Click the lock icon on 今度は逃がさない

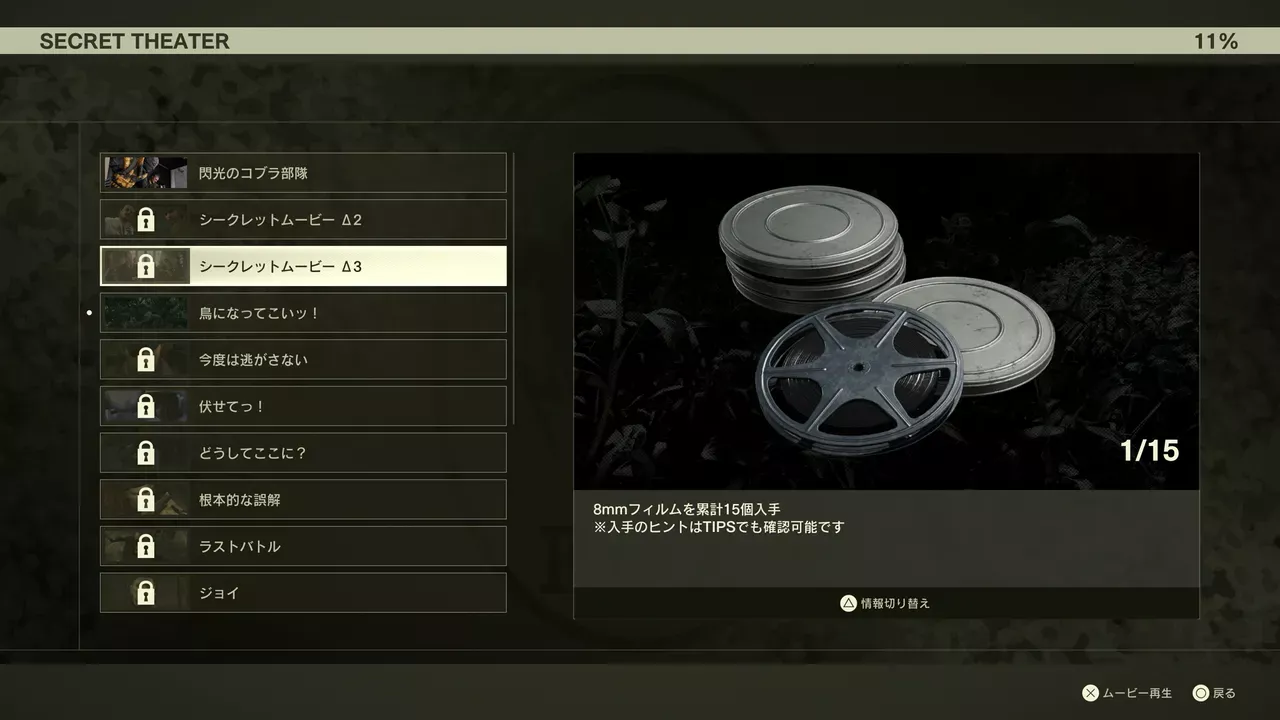coord(148,359)
